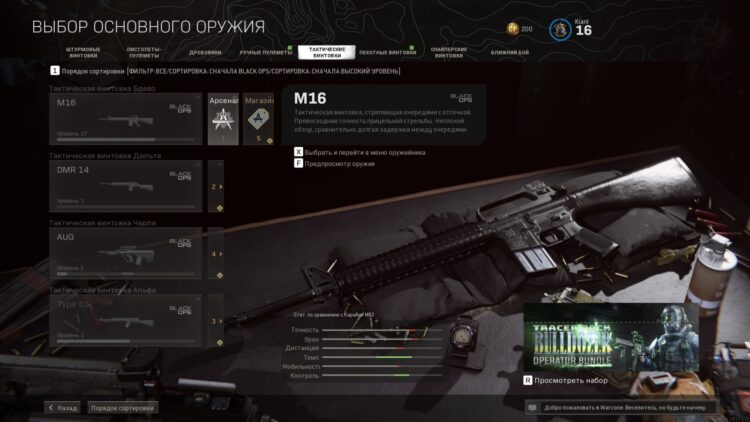Expand DMR 14 blueprint variants arrow
The image size is (750, 422).
click(214, 187)
